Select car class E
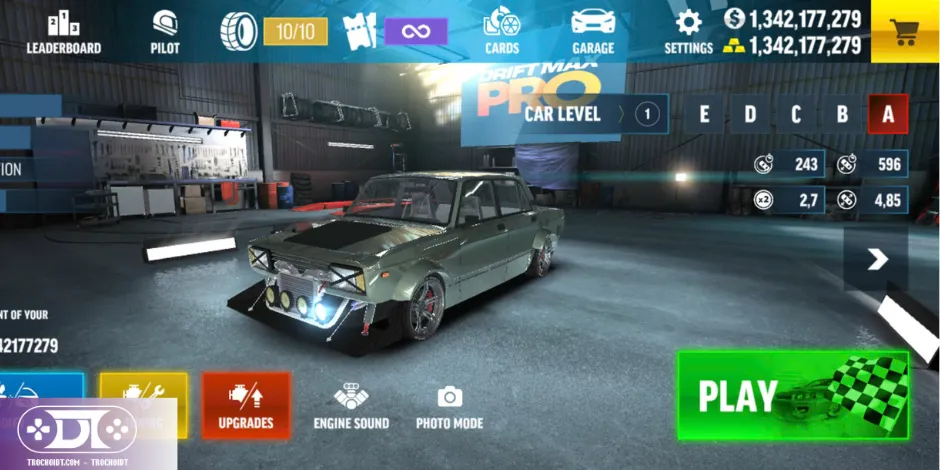940x470 pixels. [x=704, y=114]
